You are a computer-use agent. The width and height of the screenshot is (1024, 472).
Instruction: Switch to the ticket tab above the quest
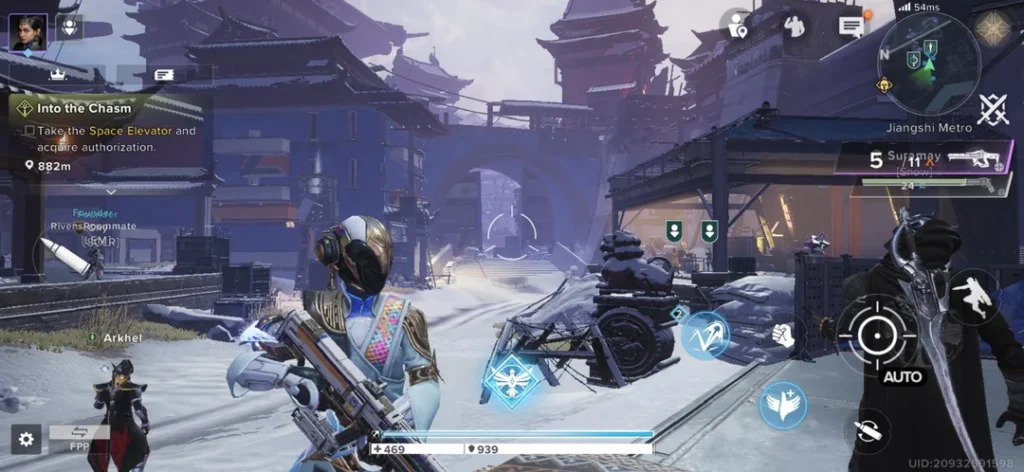(164, 74)
